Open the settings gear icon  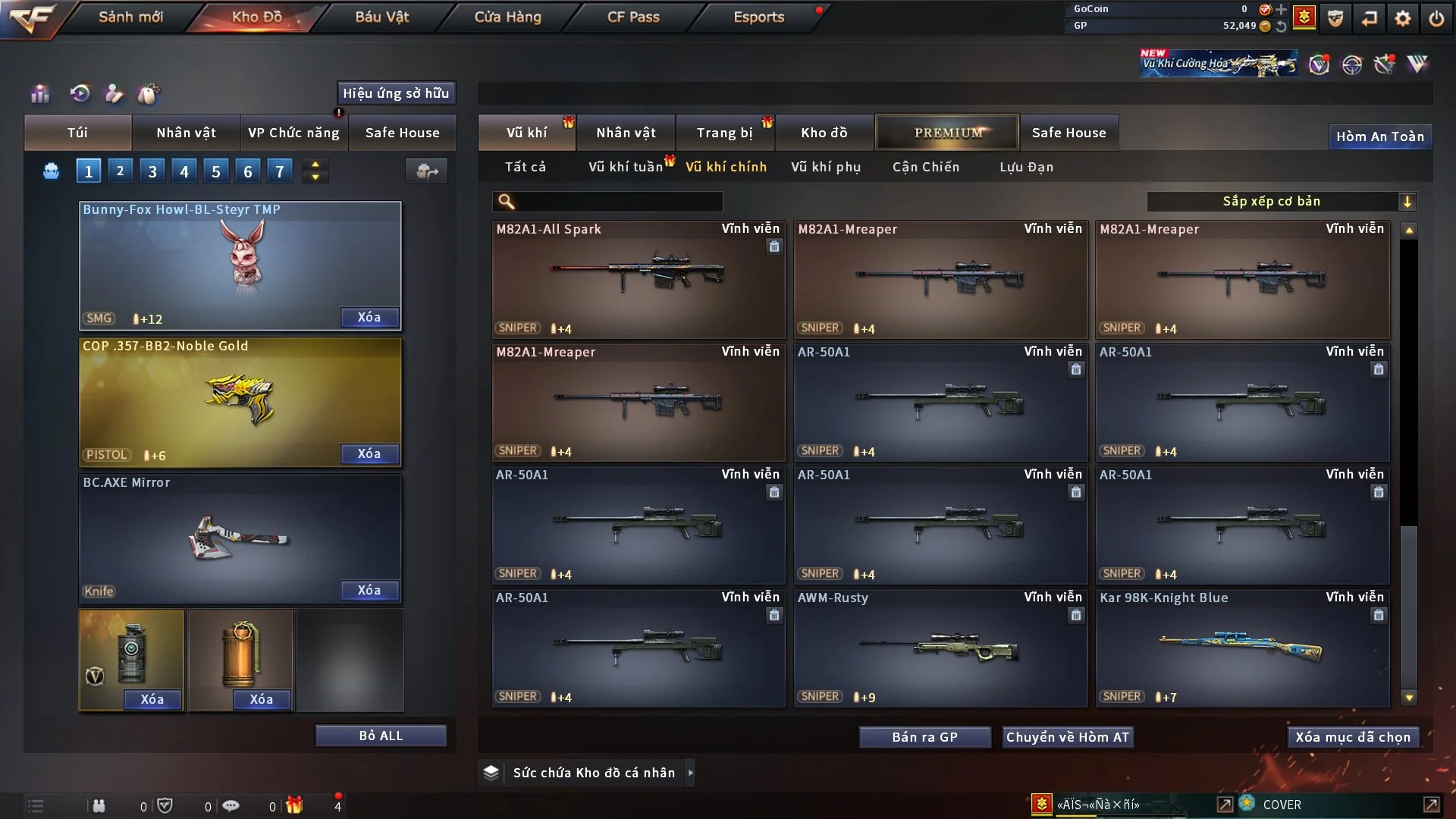click(1403, 18)
